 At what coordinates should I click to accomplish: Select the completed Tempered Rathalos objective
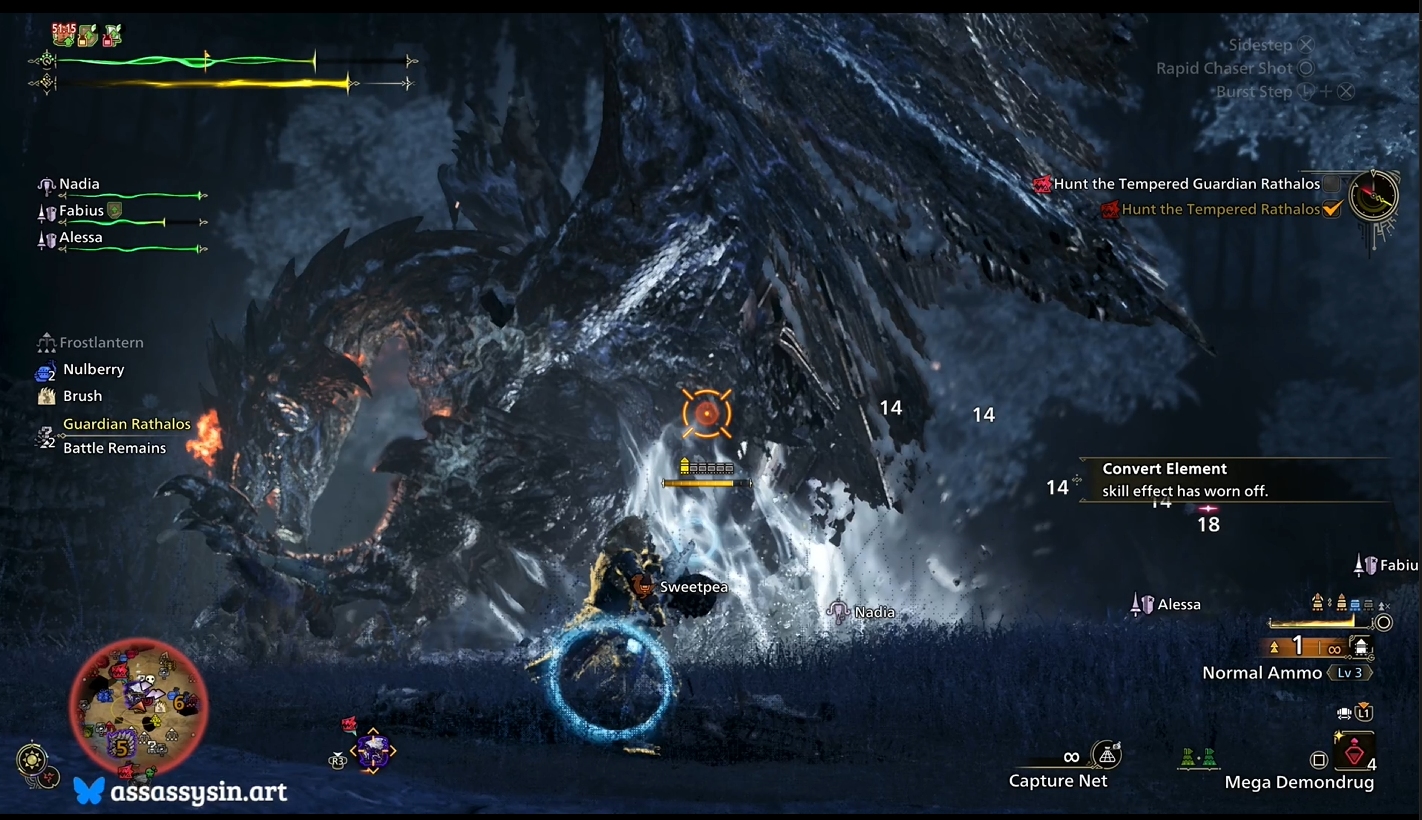(1220, 209)
